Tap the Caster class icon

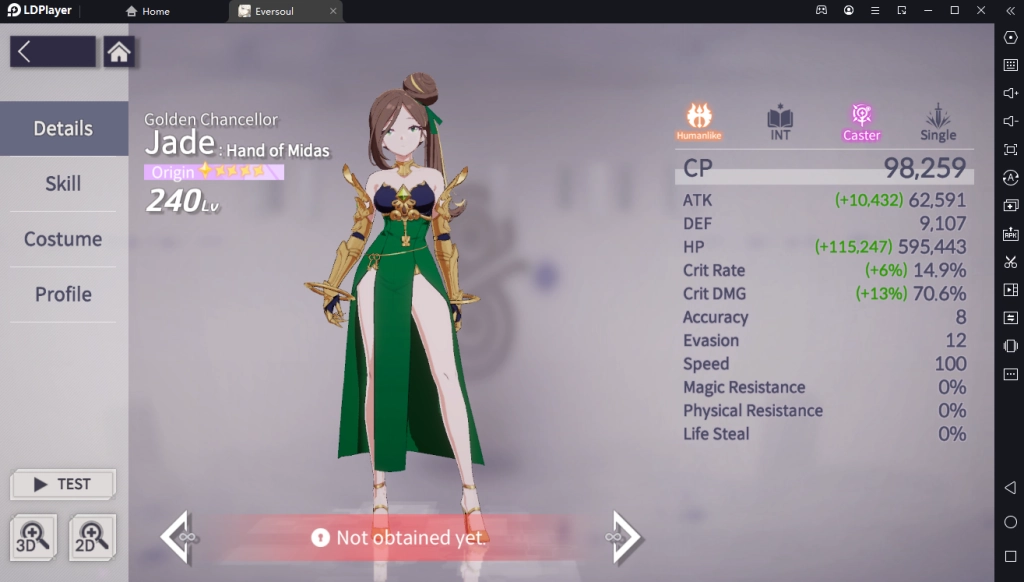[861, 121]
